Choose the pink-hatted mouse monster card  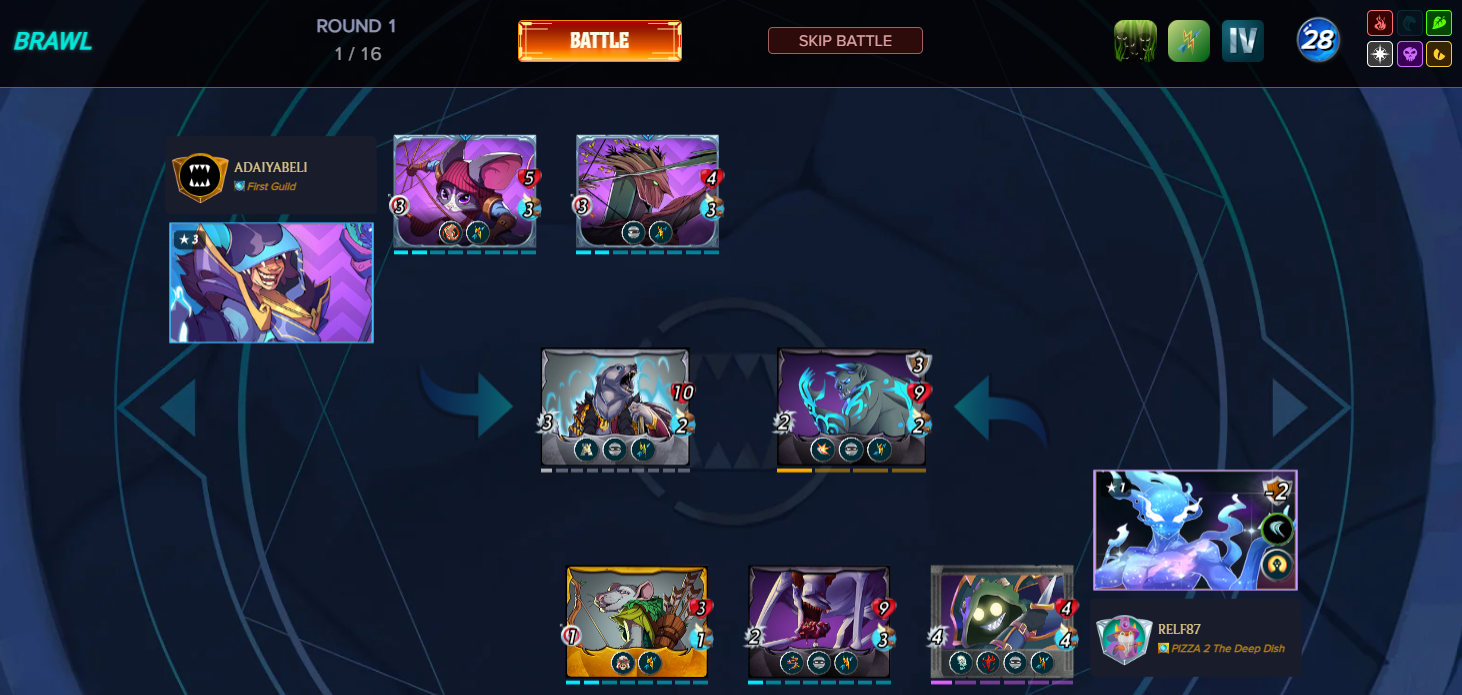[x=465, y=191]
